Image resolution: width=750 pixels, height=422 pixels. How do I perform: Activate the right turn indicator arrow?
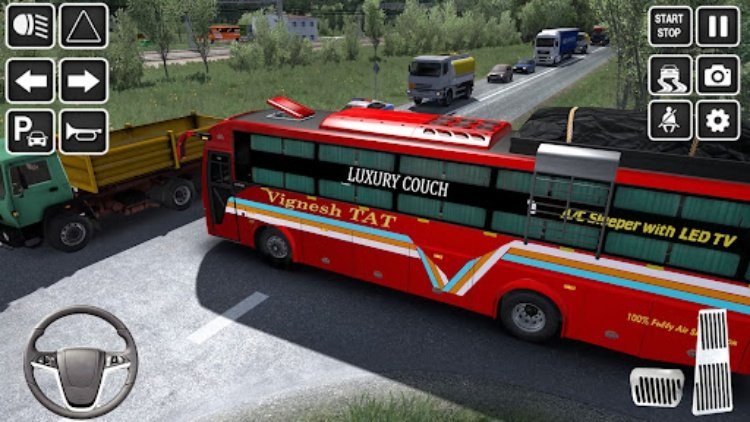(x=83, y=80)
